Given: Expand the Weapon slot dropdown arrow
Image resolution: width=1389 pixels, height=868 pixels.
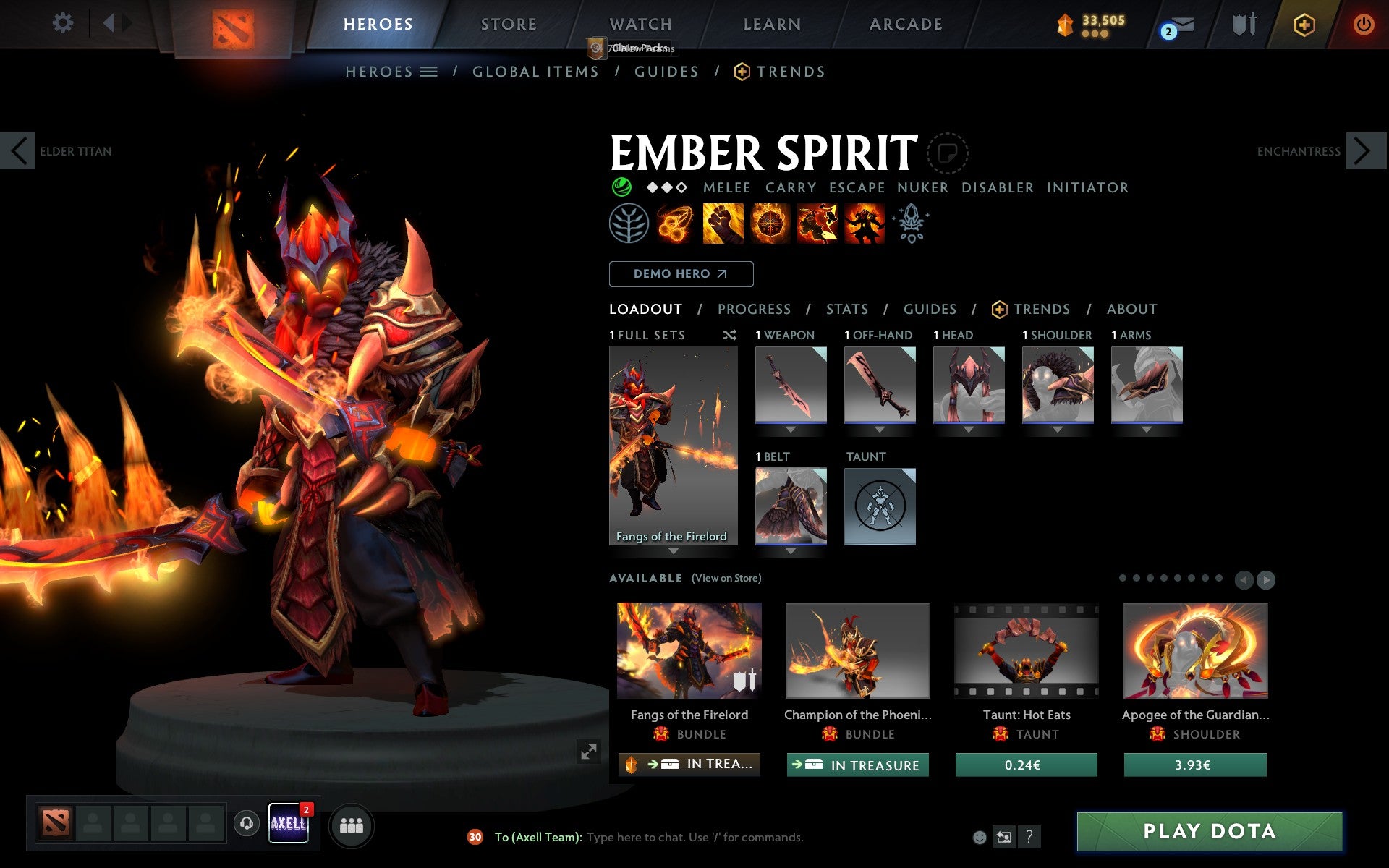Looking at the screenshot, I should click(791, 428).
